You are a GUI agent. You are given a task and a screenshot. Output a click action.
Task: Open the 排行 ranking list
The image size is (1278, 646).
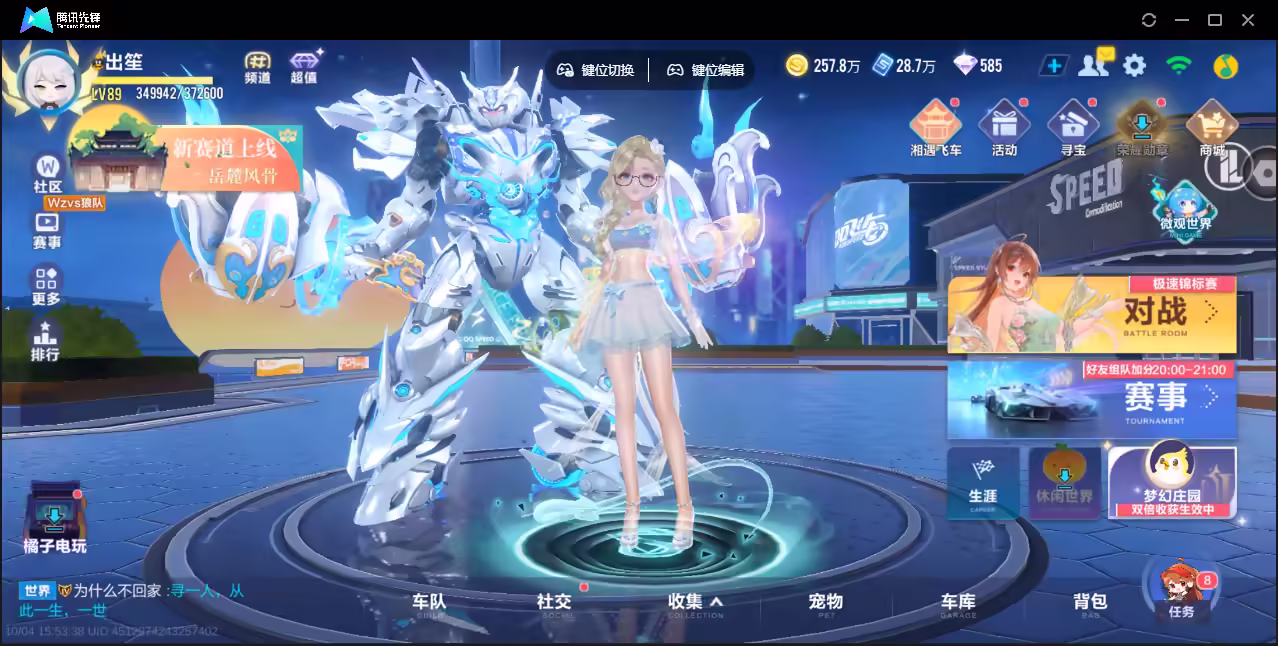45,341
